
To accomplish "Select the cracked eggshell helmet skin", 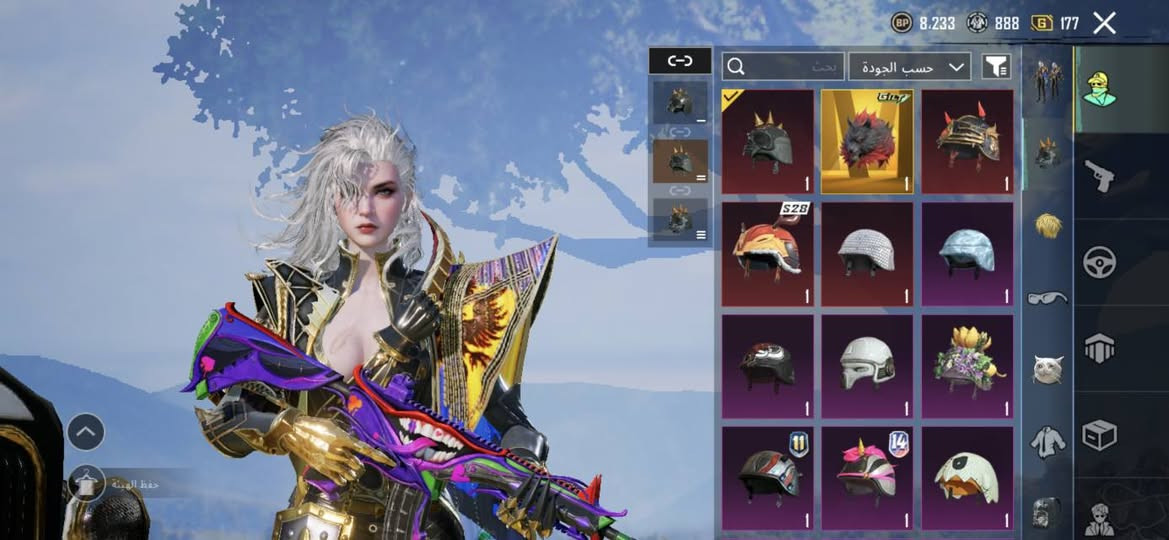I will (967, 478).
